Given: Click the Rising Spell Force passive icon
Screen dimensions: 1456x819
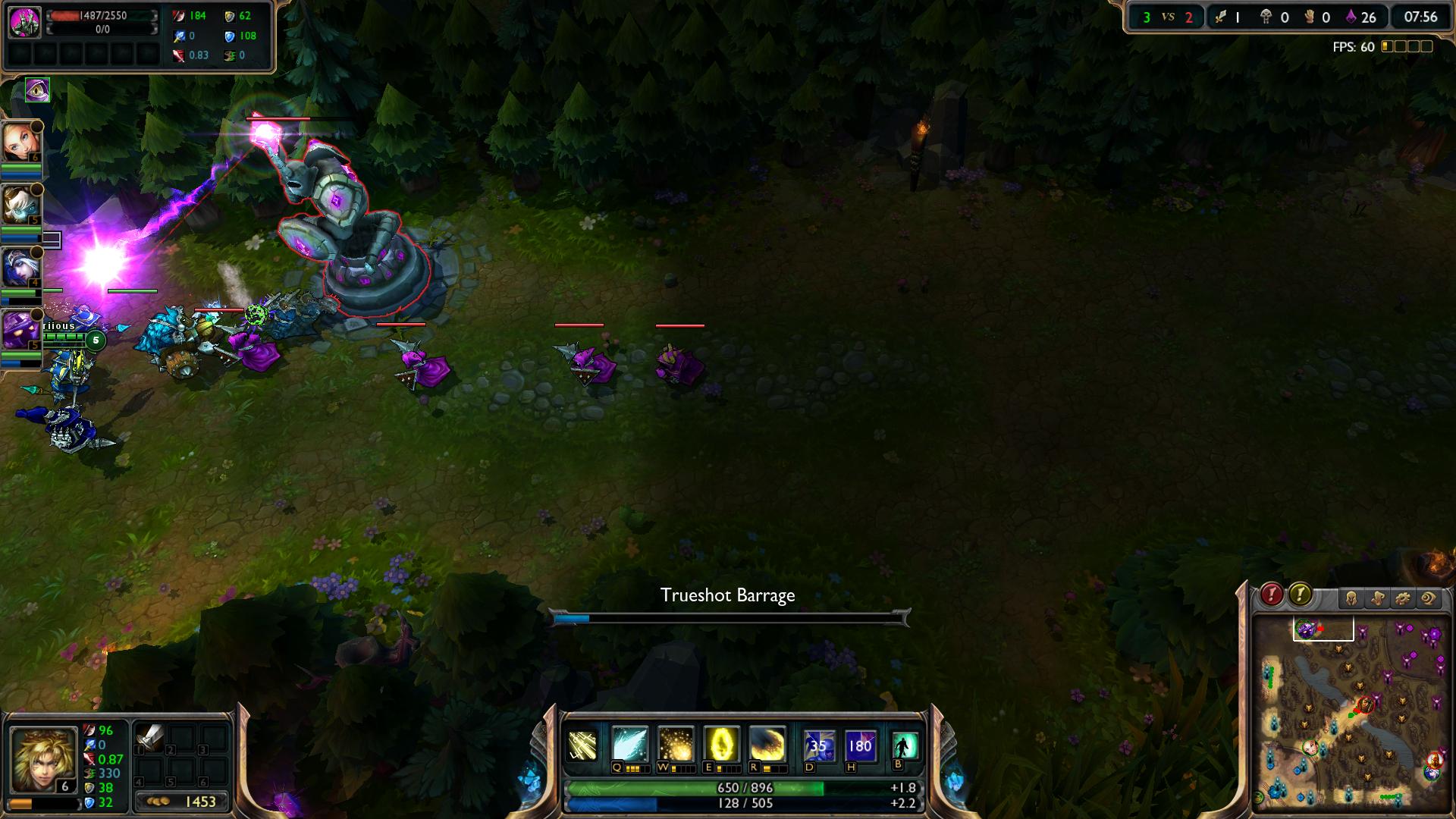Looking at the screenshot, I should point(583,745).
